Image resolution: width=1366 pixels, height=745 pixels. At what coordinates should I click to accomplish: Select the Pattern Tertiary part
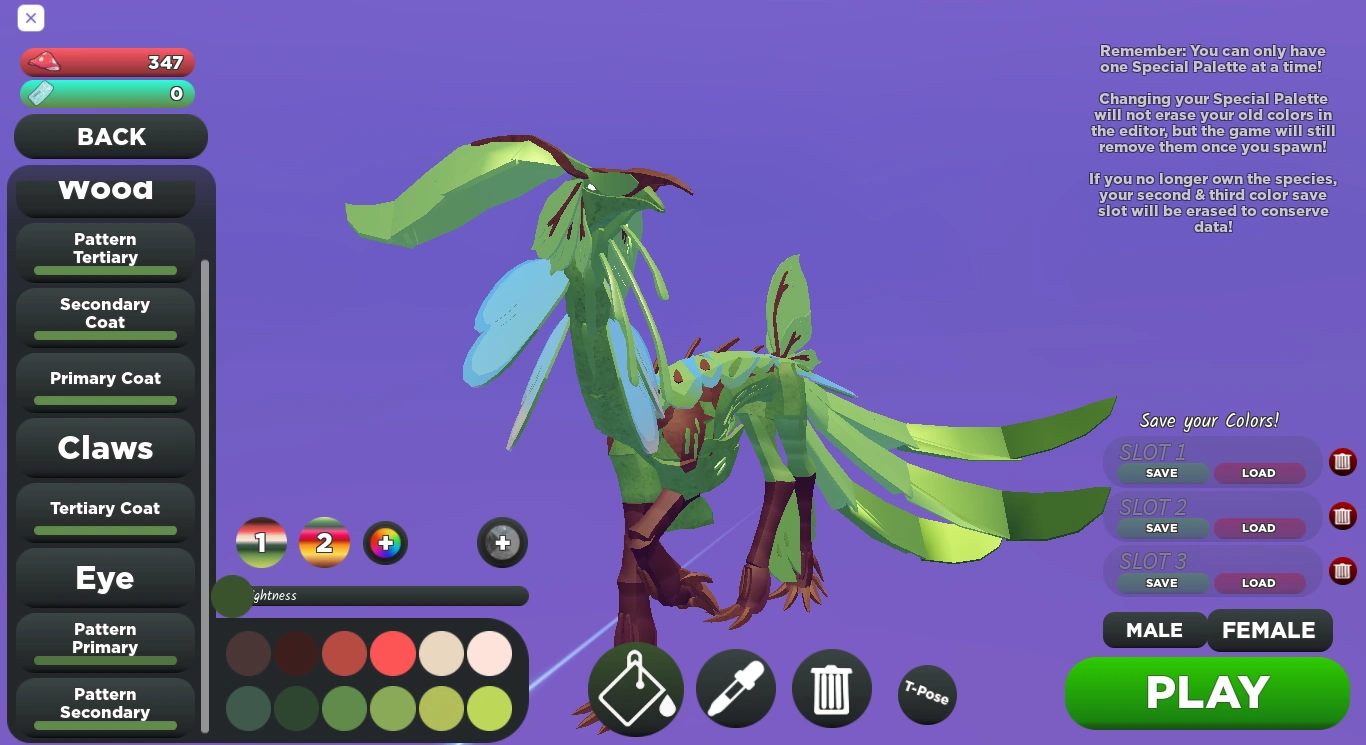105,248
